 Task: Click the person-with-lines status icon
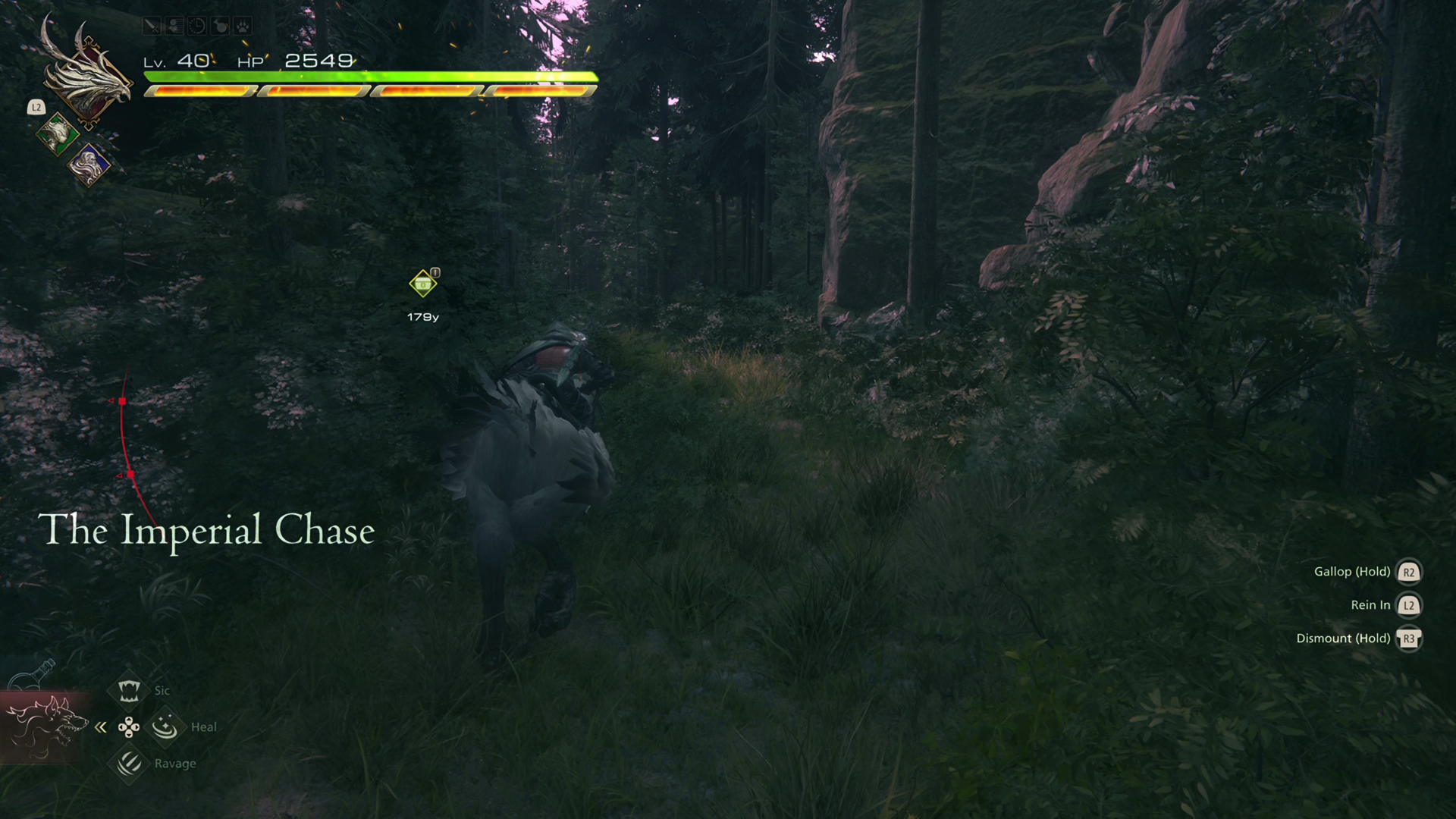click(x=174, y=27)
